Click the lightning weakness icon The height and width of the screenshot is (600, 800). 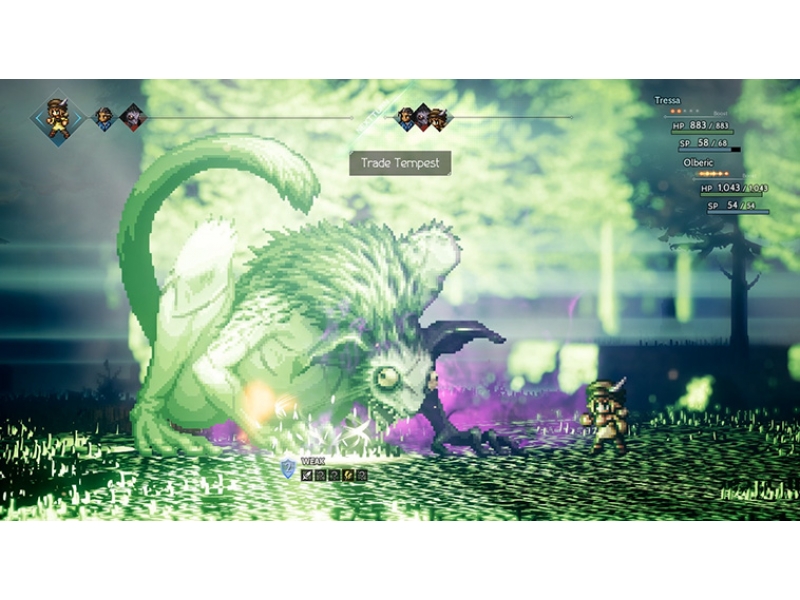pos(348,474)
